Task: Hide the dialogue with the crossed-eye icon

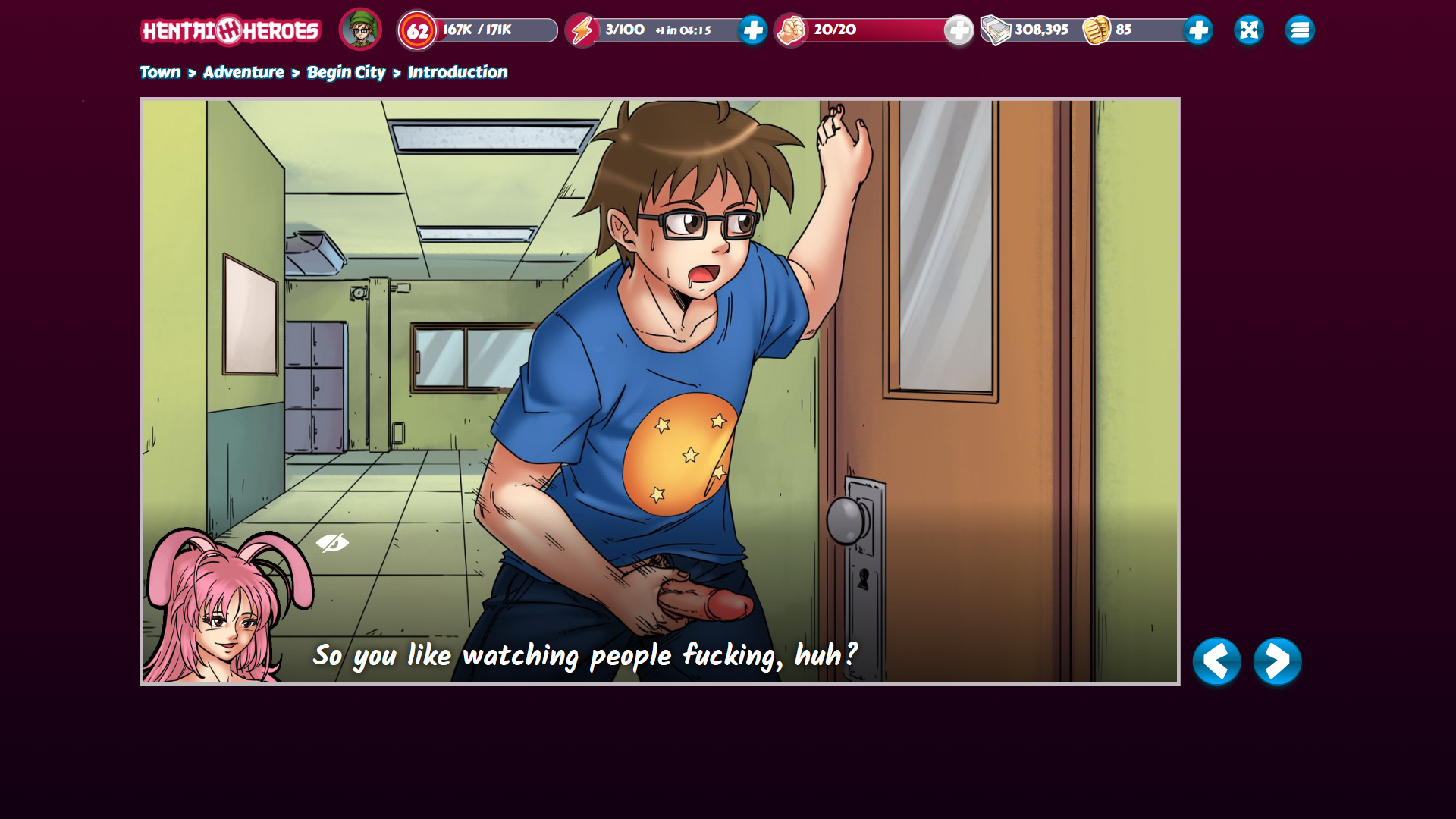Action: point(332,543)
